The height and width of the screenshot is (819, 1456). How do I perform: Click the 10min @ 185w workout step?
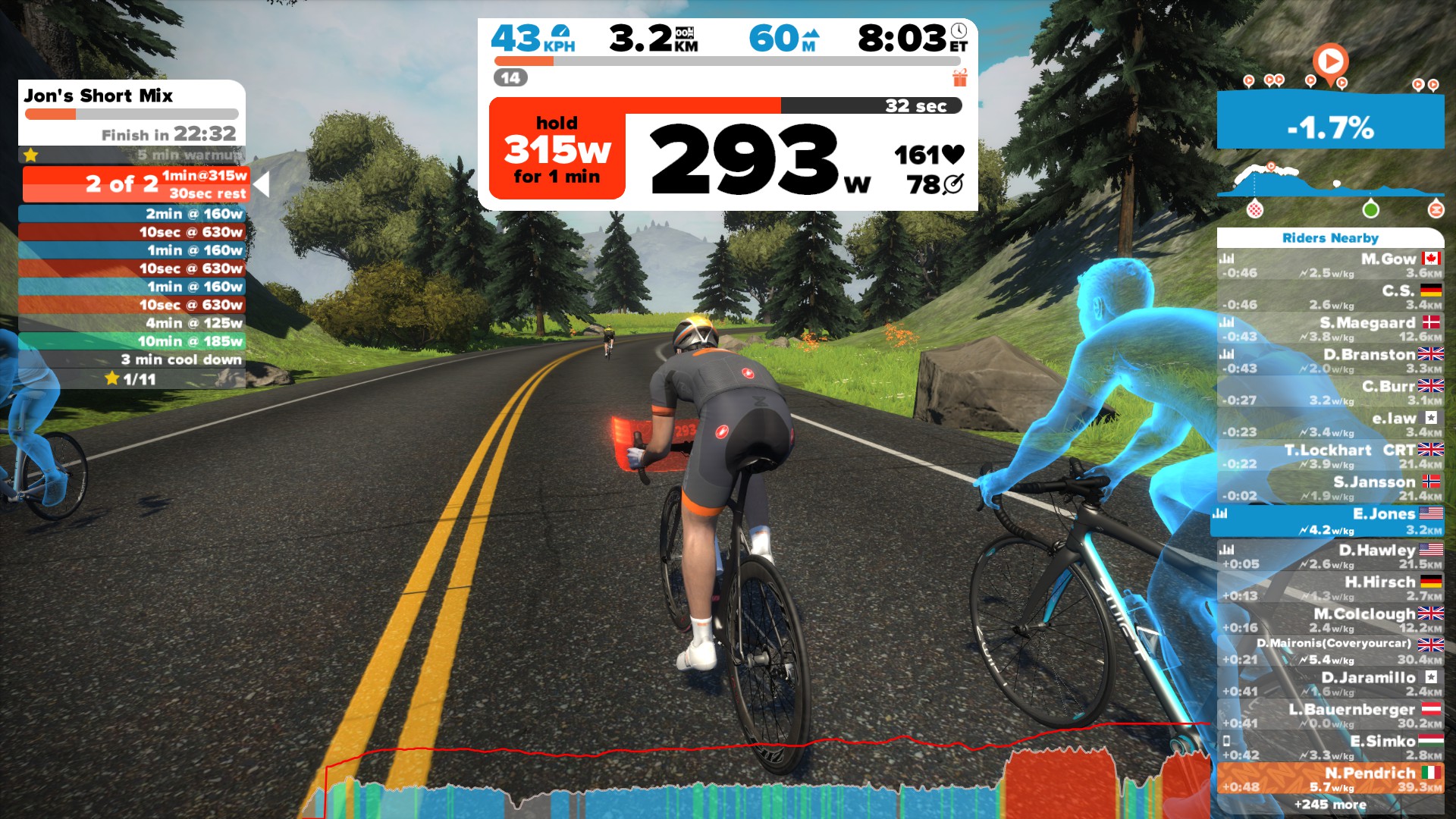132,341
